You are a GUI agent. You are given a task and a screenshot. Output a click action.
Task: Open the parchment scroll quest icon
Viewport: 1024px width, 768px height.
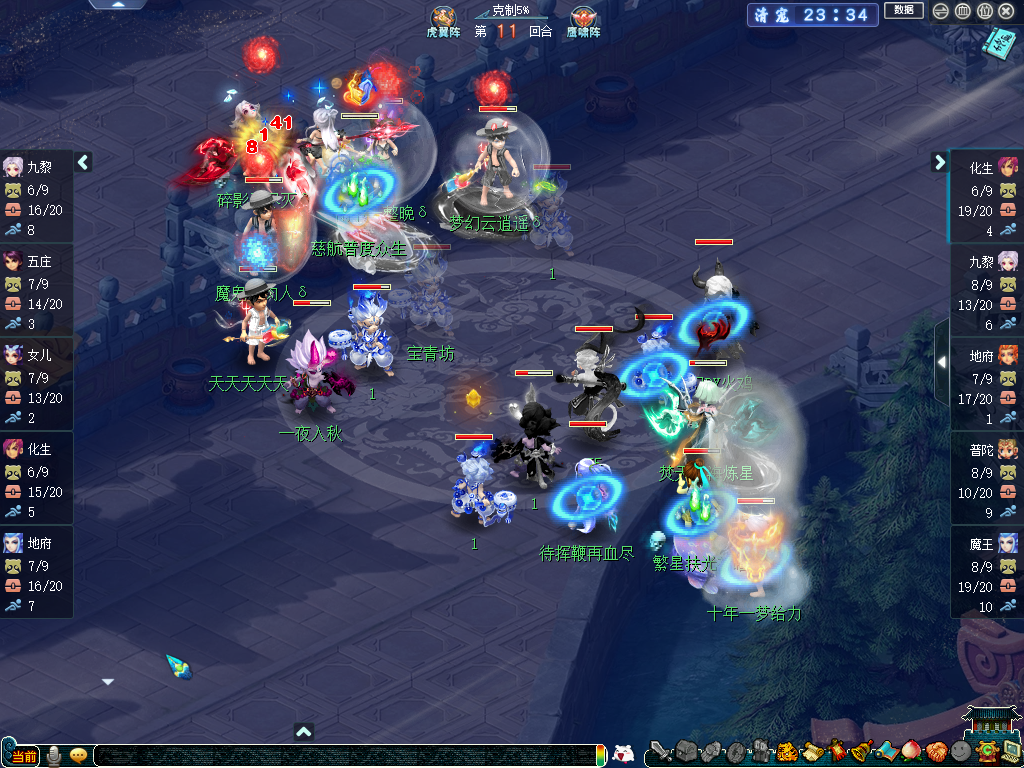click(x=812, y=751)
